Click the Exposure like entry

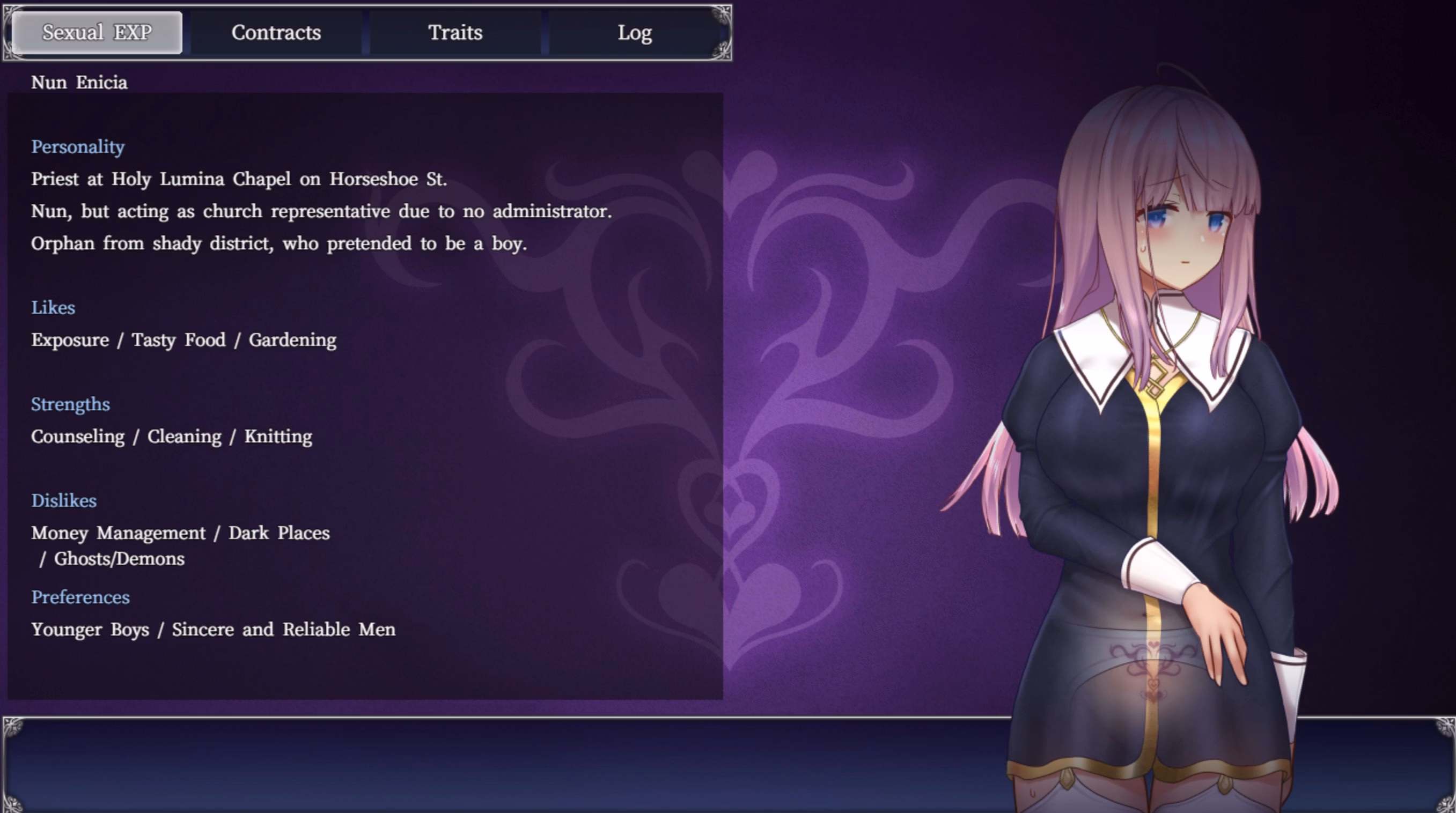(70, 339)
